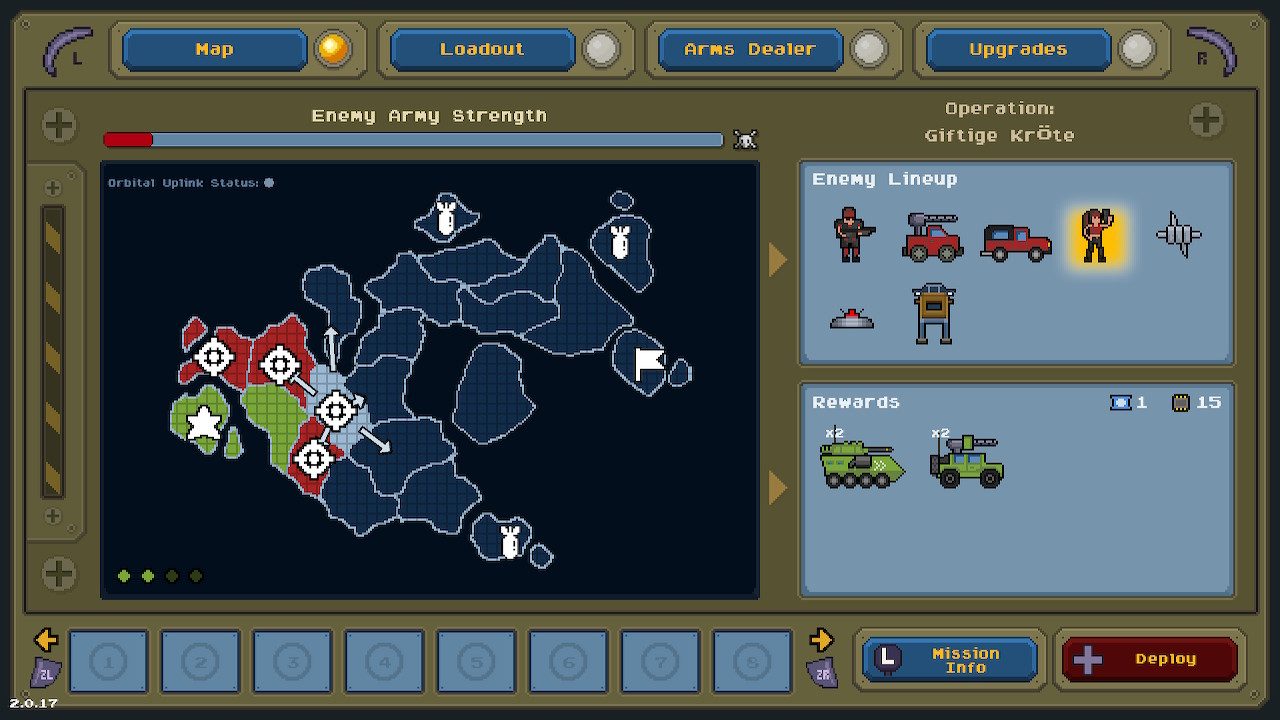This screenshot has height=720, width=1280.
Task: Click the Enemy Army Strength progress bar
Action: (413, 140)
